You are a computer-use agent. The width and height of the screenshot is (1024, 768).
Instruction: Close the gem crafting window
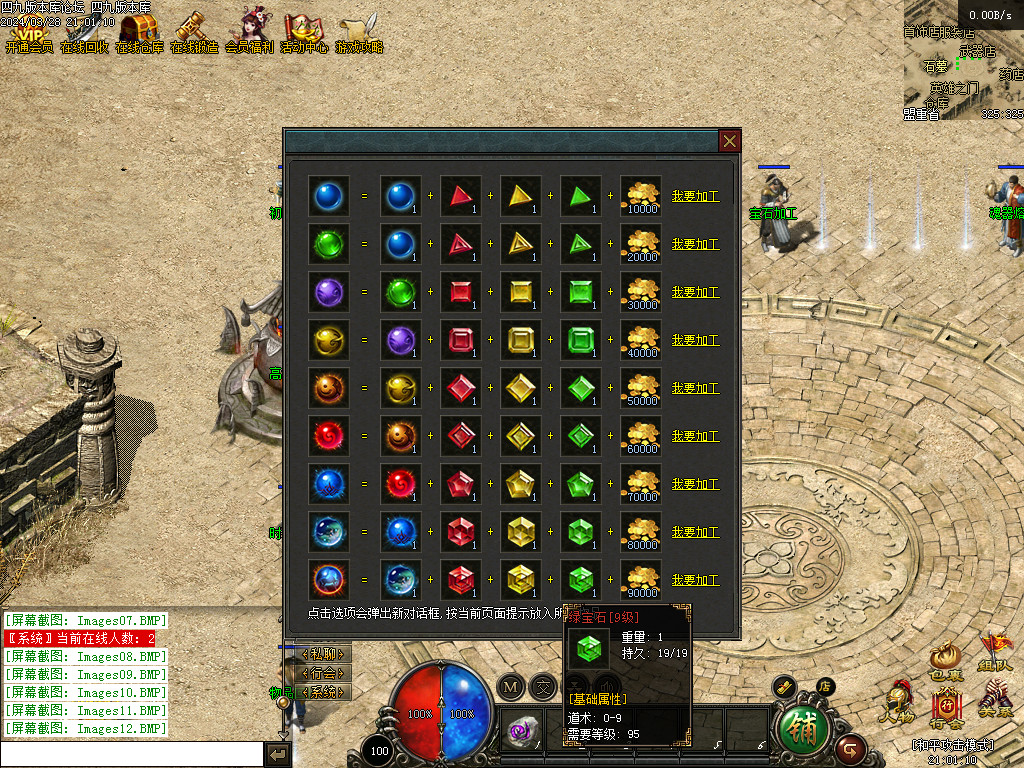click(x=730, y=141)
